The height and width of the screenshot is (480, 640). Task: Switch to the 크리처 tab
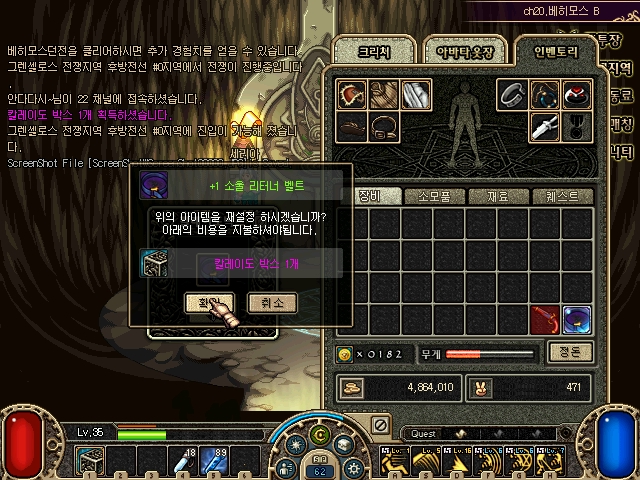tap(370, 50)
